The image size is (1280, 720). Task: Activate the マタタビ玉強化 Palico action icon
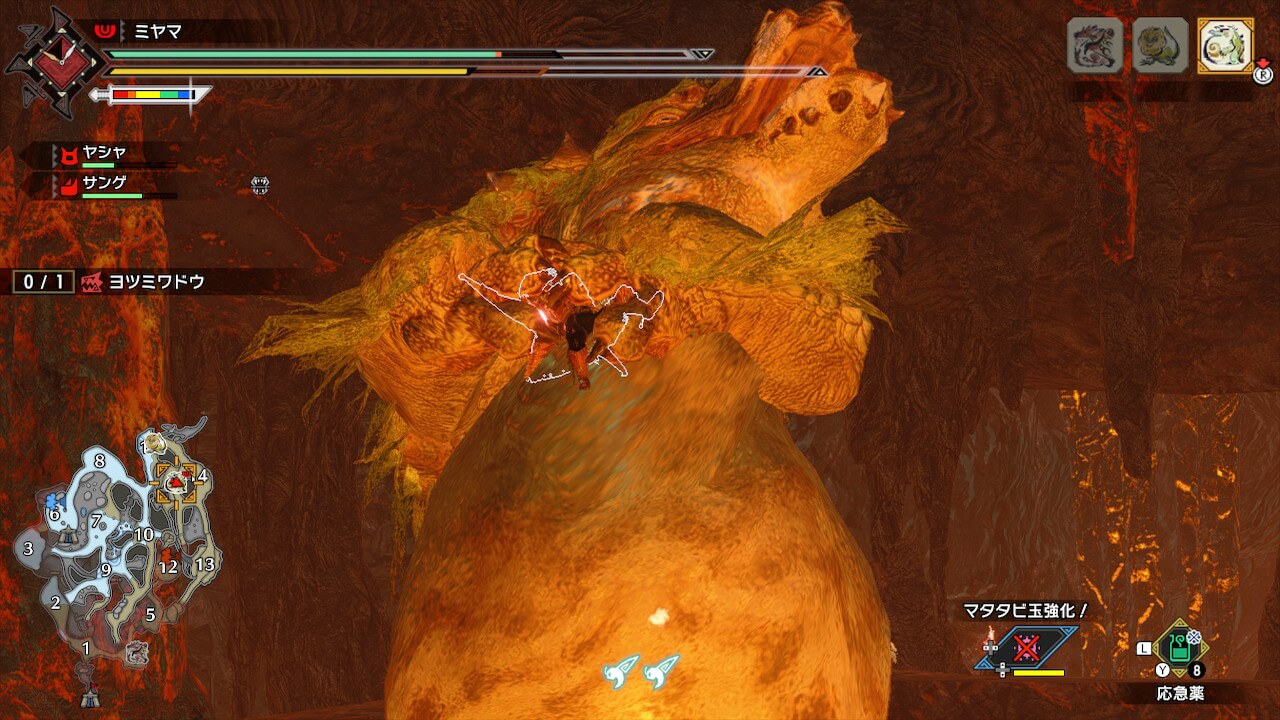click(1027, 648)
